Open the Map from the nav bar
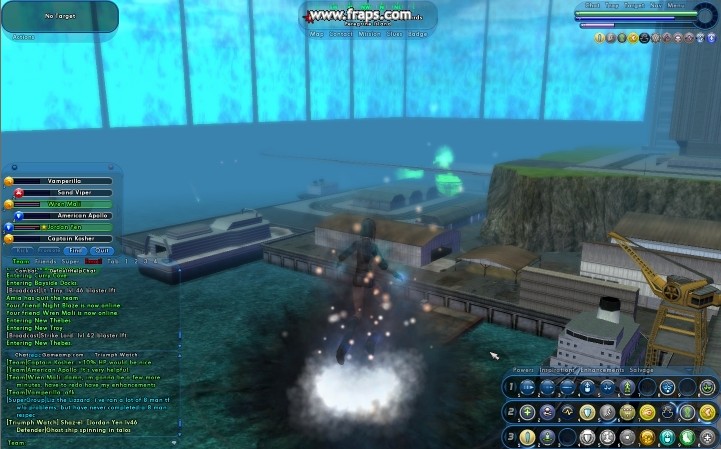 pyautogui.click(x=316, y=33)
